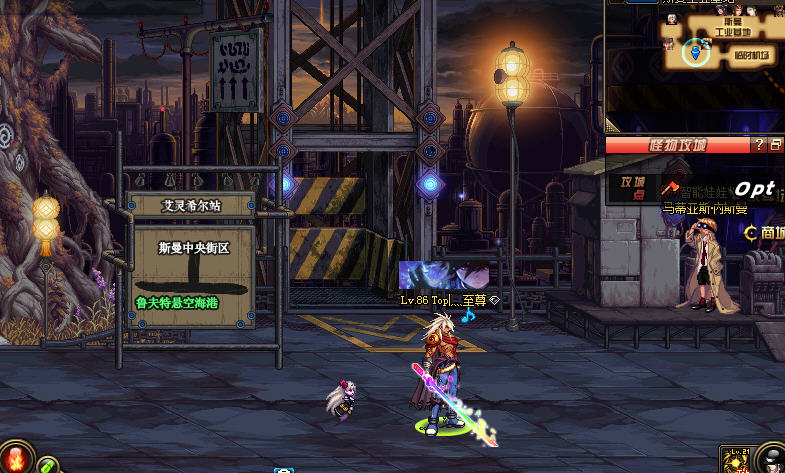Open the 商城 shop
The image size is (785, 473).
[x=765, y=232]
